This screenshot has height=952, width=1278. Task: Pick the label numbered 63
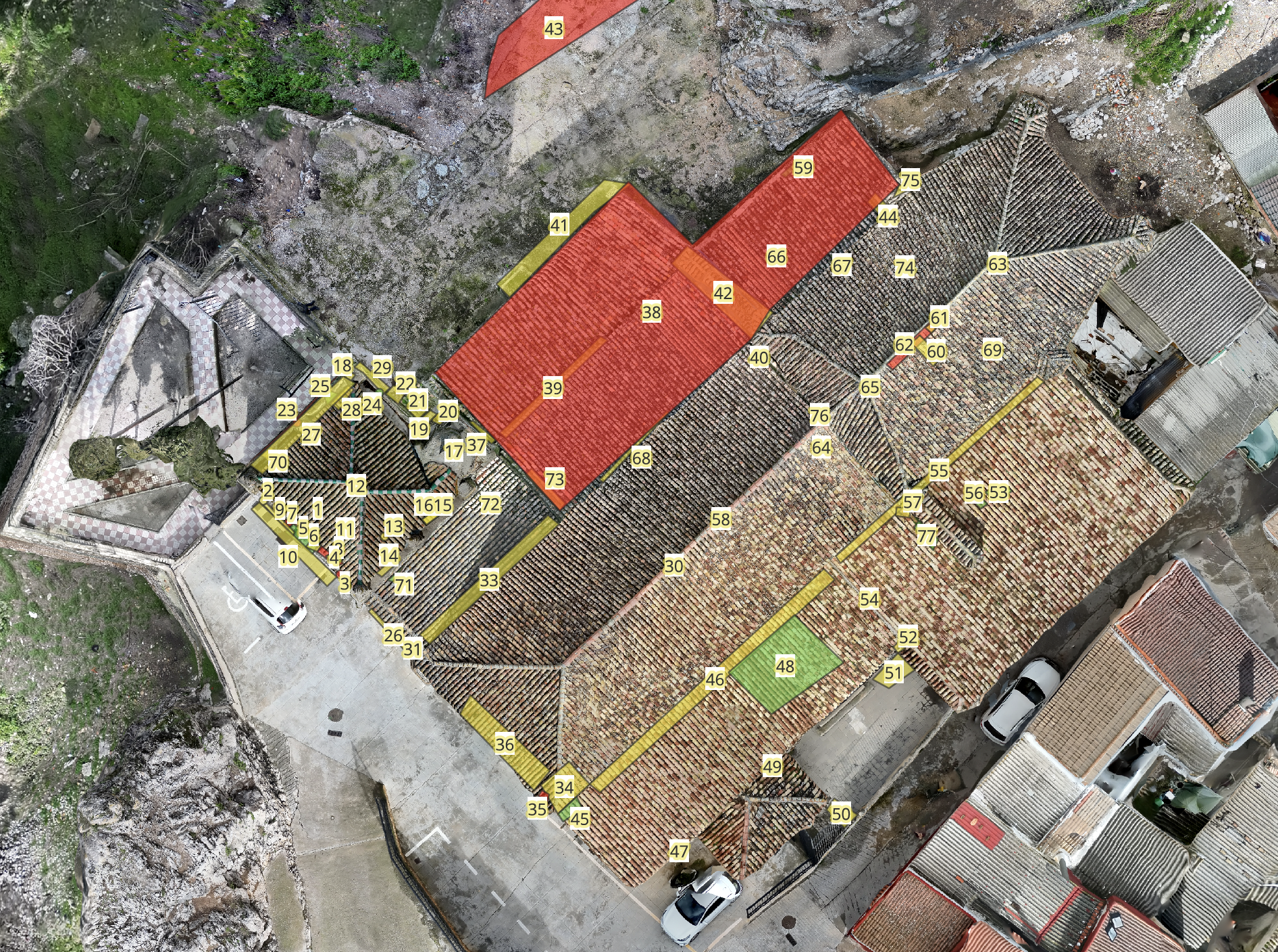pyautogui.click(x=997, y=263)
